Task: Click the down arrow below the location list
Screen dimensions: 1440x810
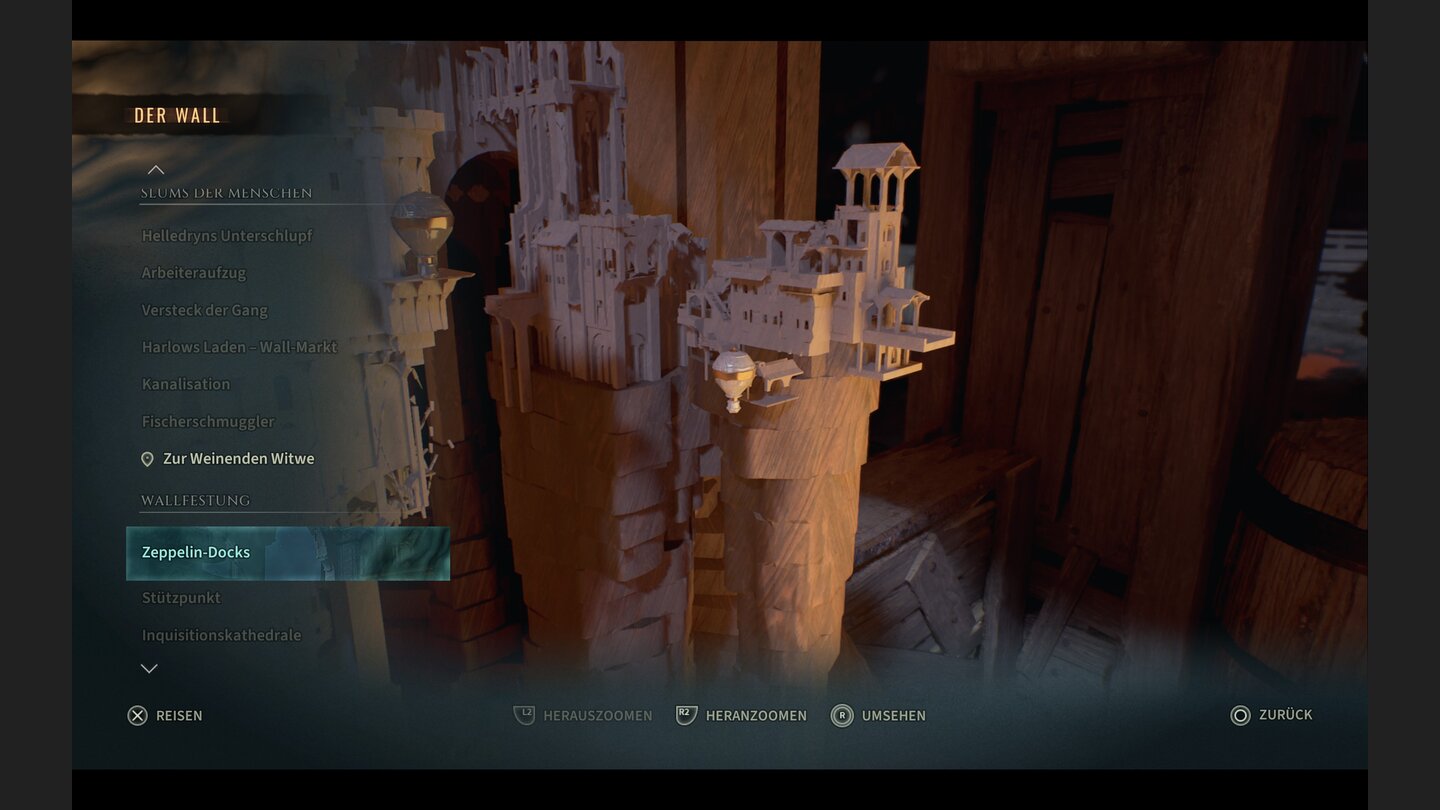Action: coord(149,668)
